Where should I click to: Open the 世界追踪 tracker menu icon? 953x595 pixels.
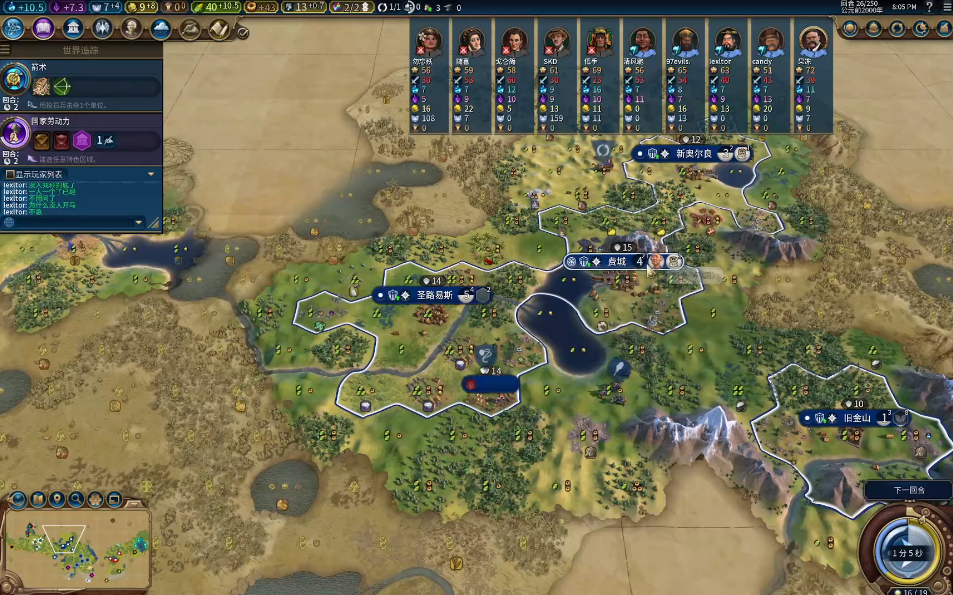(x=6, y=49)
